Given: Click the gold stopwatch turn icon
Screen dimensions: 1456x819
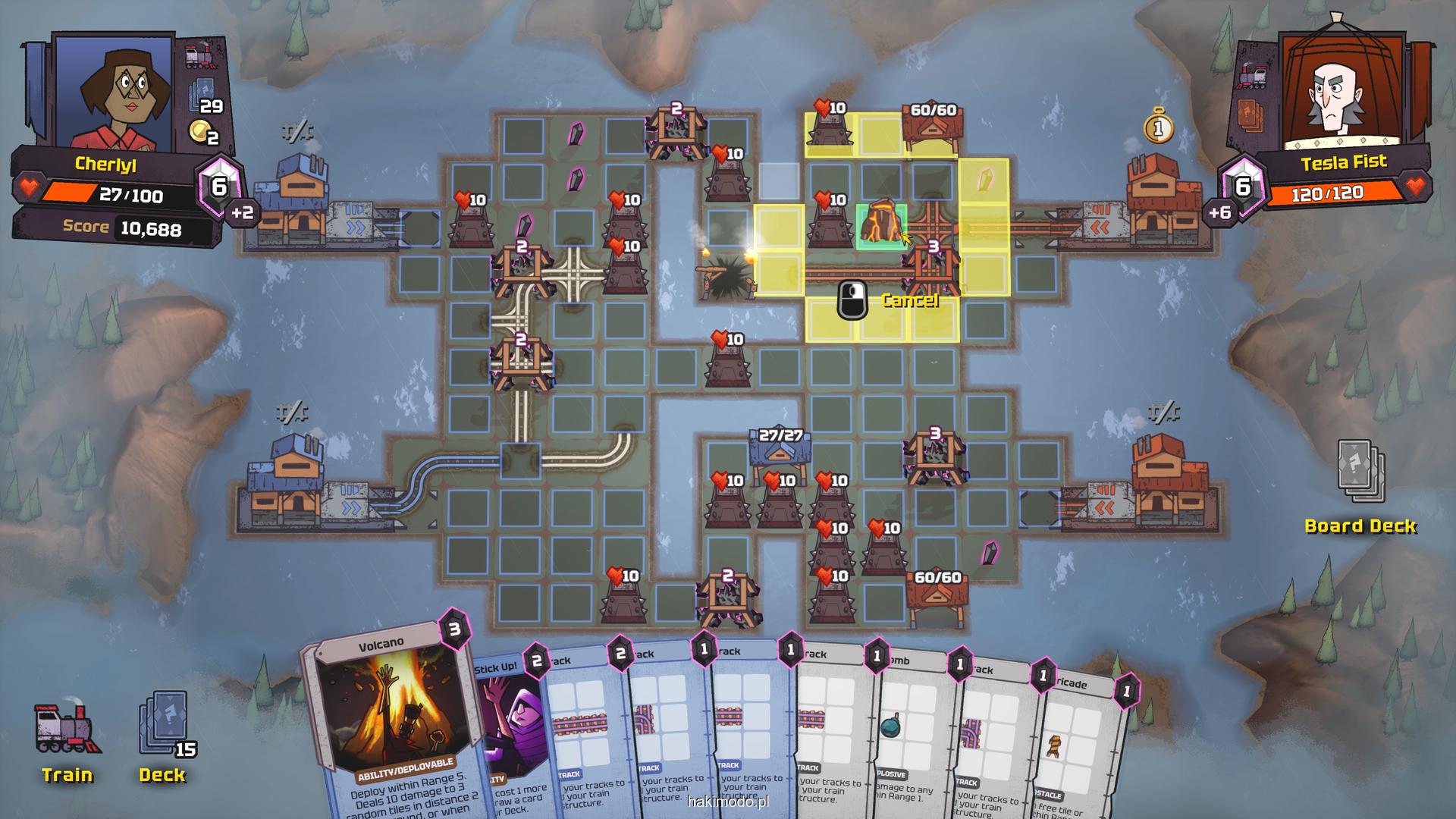Looking at the screenshot, I should tap(1158, 127).
